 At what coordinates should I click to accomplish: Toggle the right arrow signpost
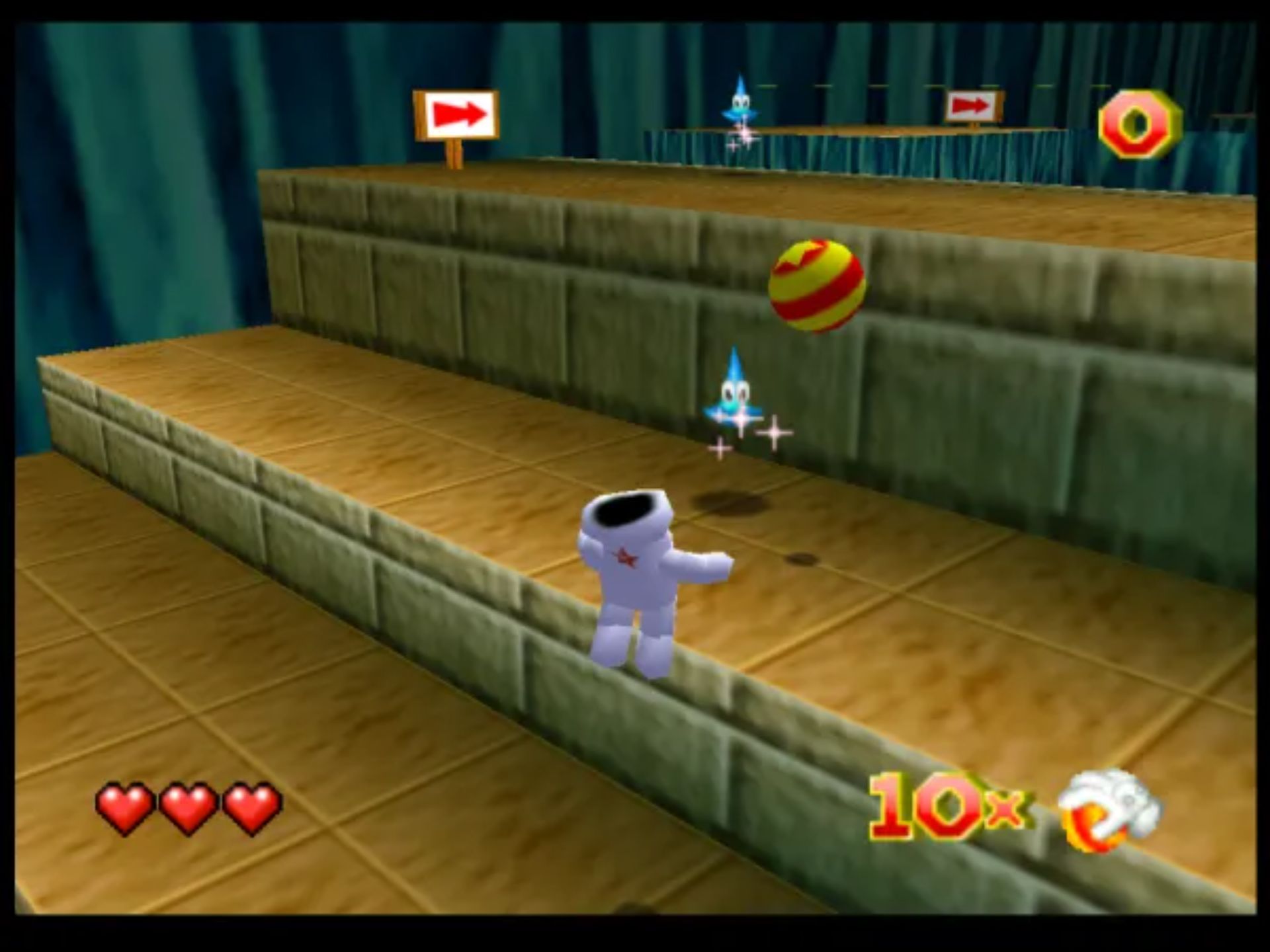tap(972, 107)
